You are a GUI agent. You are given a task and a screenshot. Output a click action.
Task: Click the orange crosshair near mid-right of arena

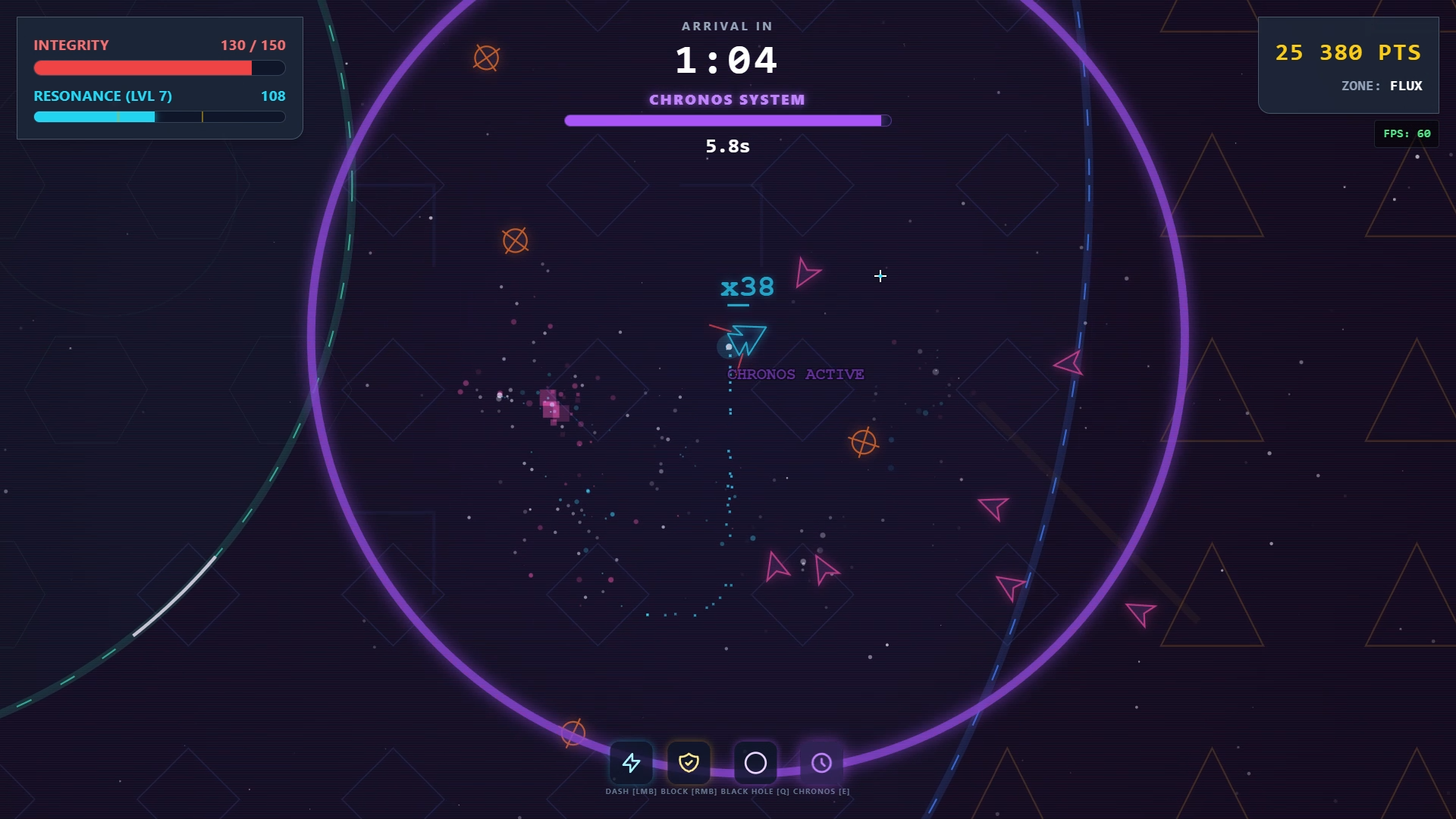tap(864, 441)
